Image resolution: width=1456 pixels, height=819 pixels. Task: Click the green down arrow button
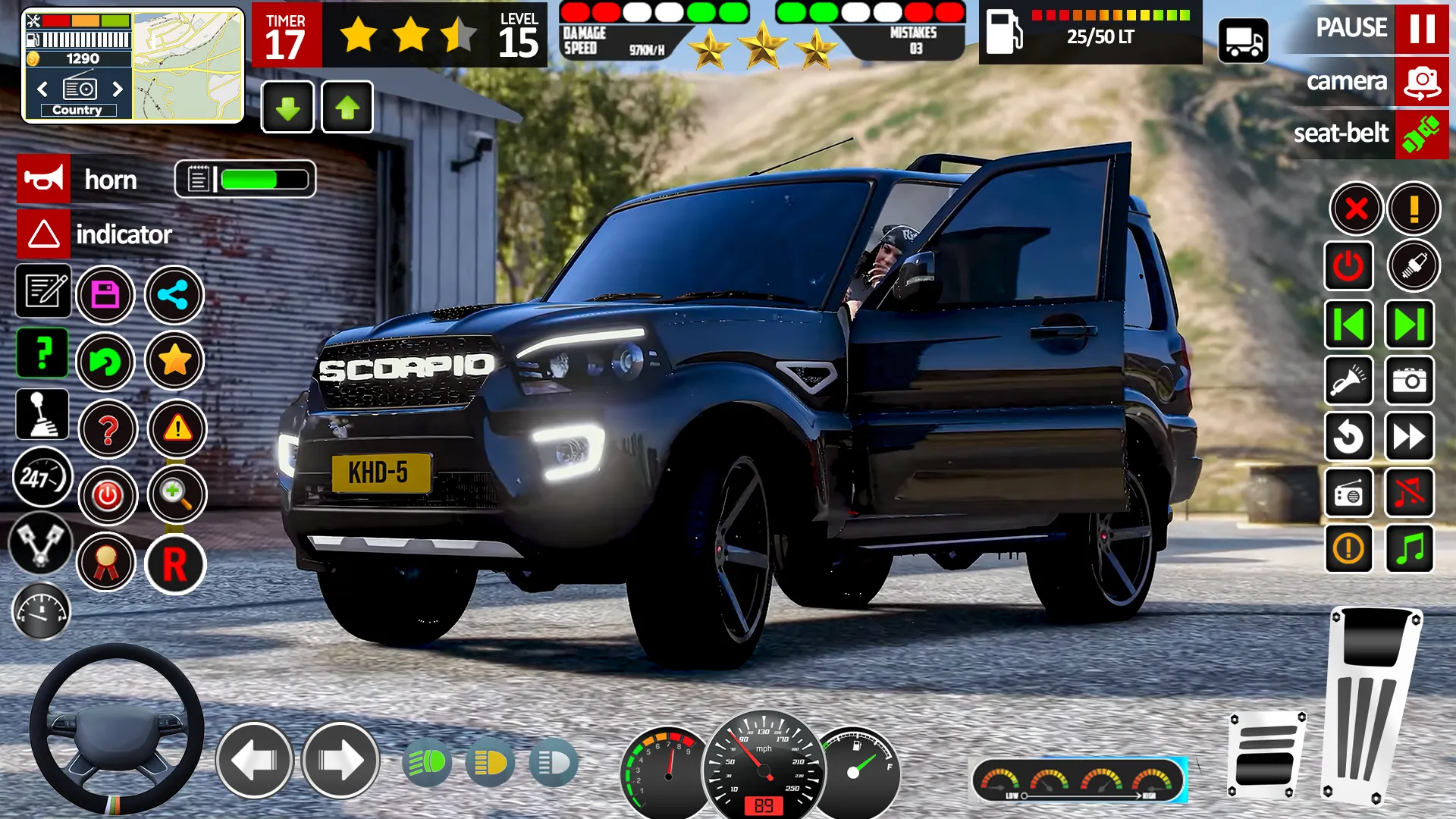[x=287, y=108]
